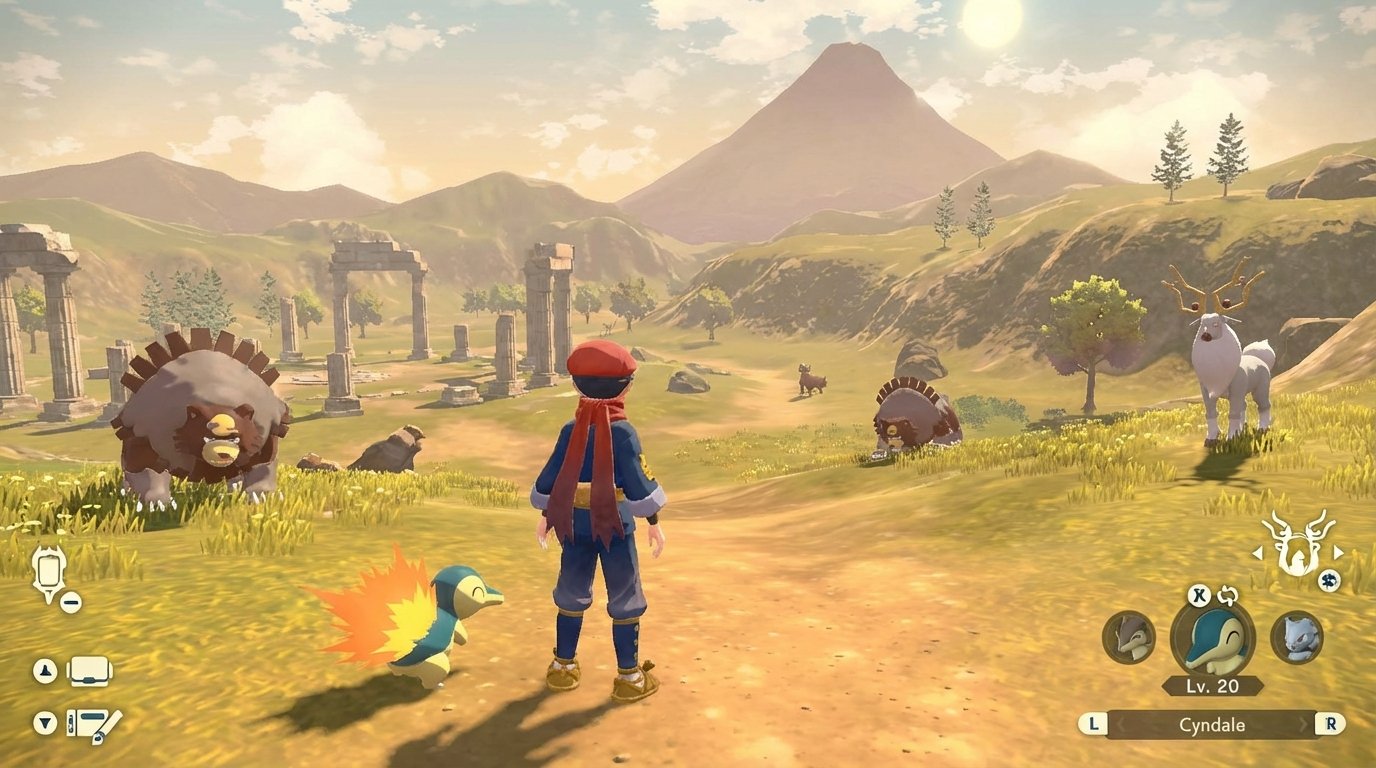Collapse mounts list with the left arrow
This screenshot has width=1376, height=768.
click(1258, 553)
